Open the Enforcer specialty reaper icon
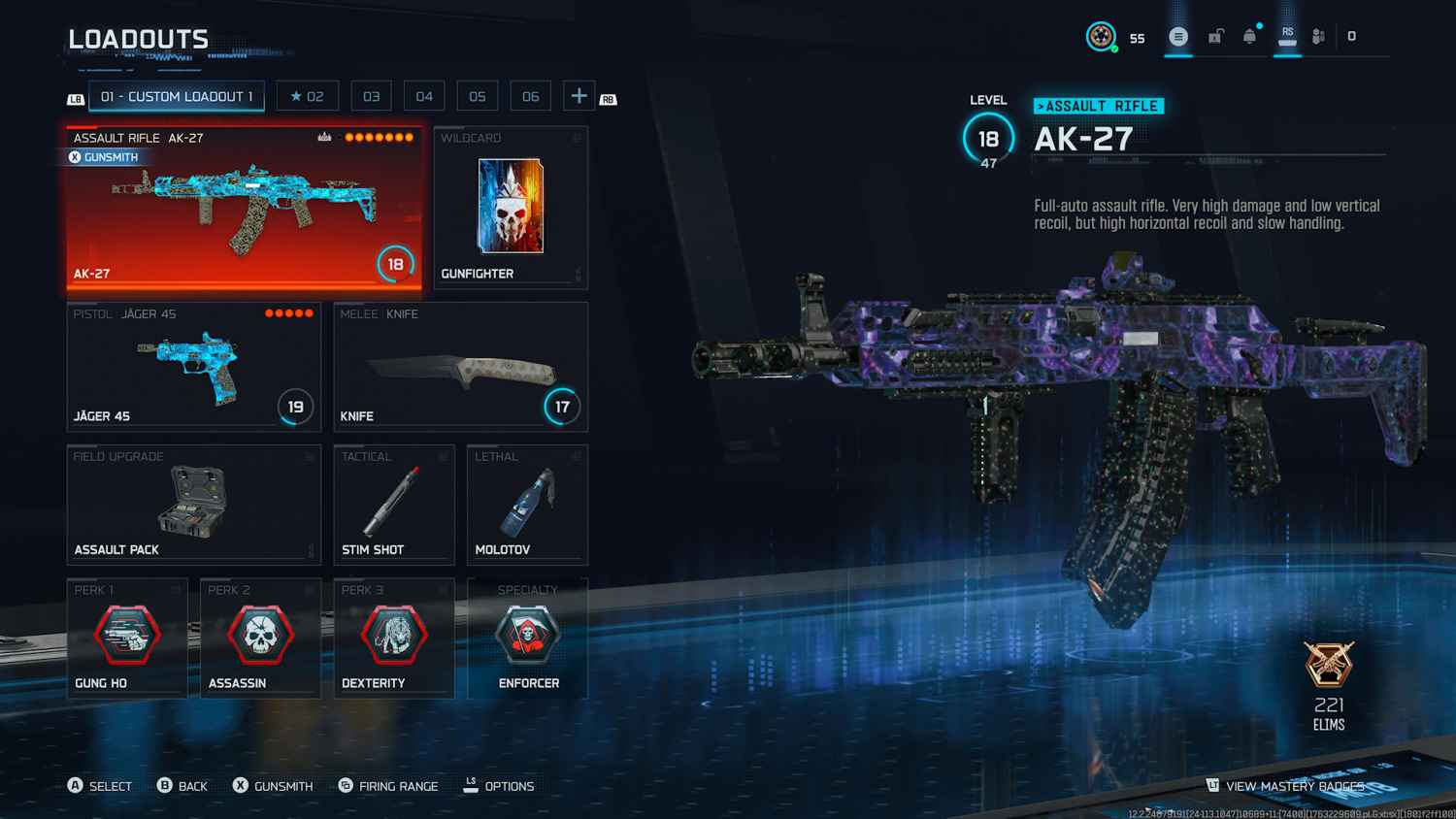This screenshot has width=1456, height=819. [527, 636]
